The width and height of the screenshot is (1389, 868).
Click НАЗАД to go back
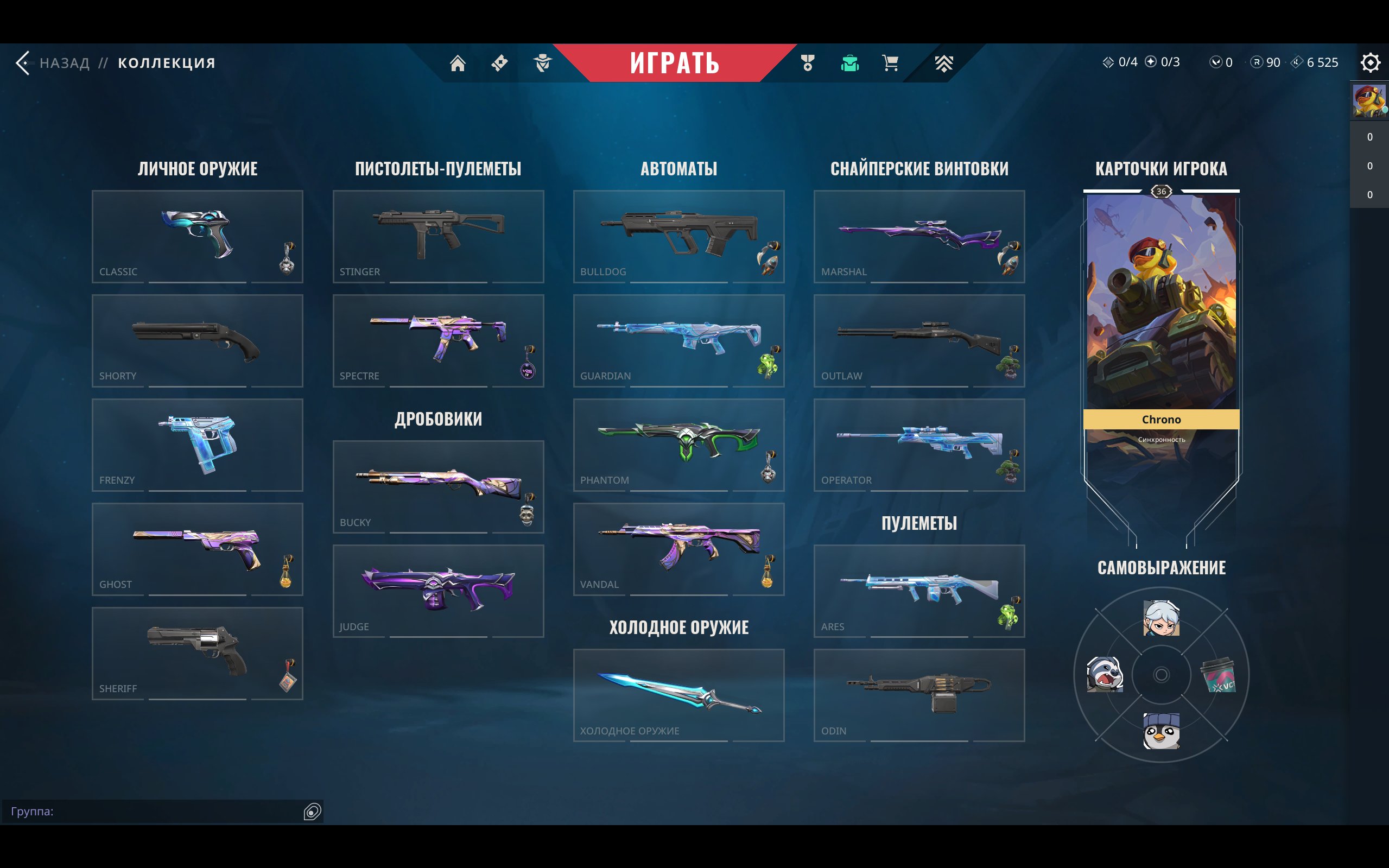tap(64, 63)
